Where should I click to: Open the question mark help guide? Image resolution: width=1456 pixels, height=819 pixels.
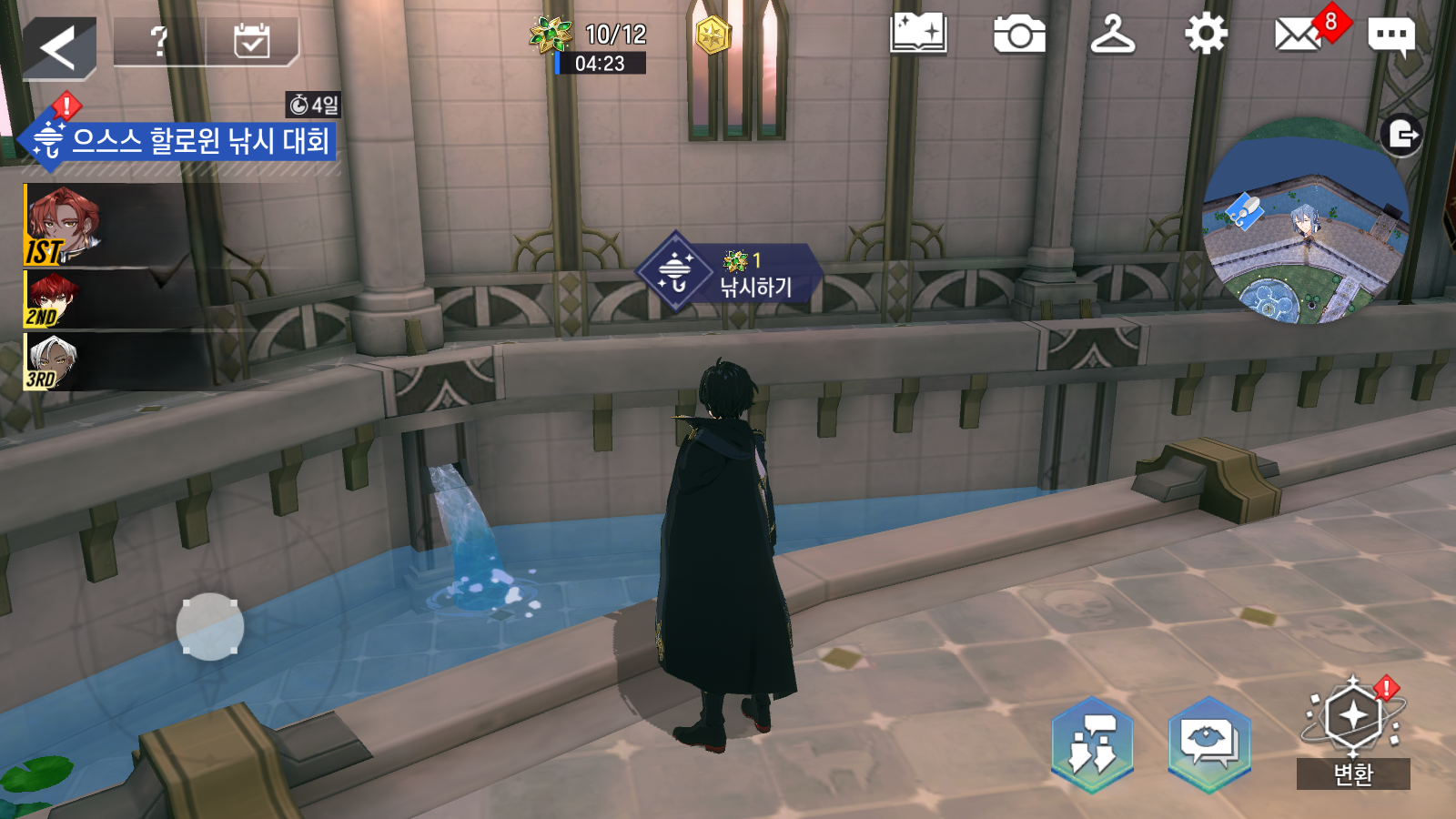[160, 42]
